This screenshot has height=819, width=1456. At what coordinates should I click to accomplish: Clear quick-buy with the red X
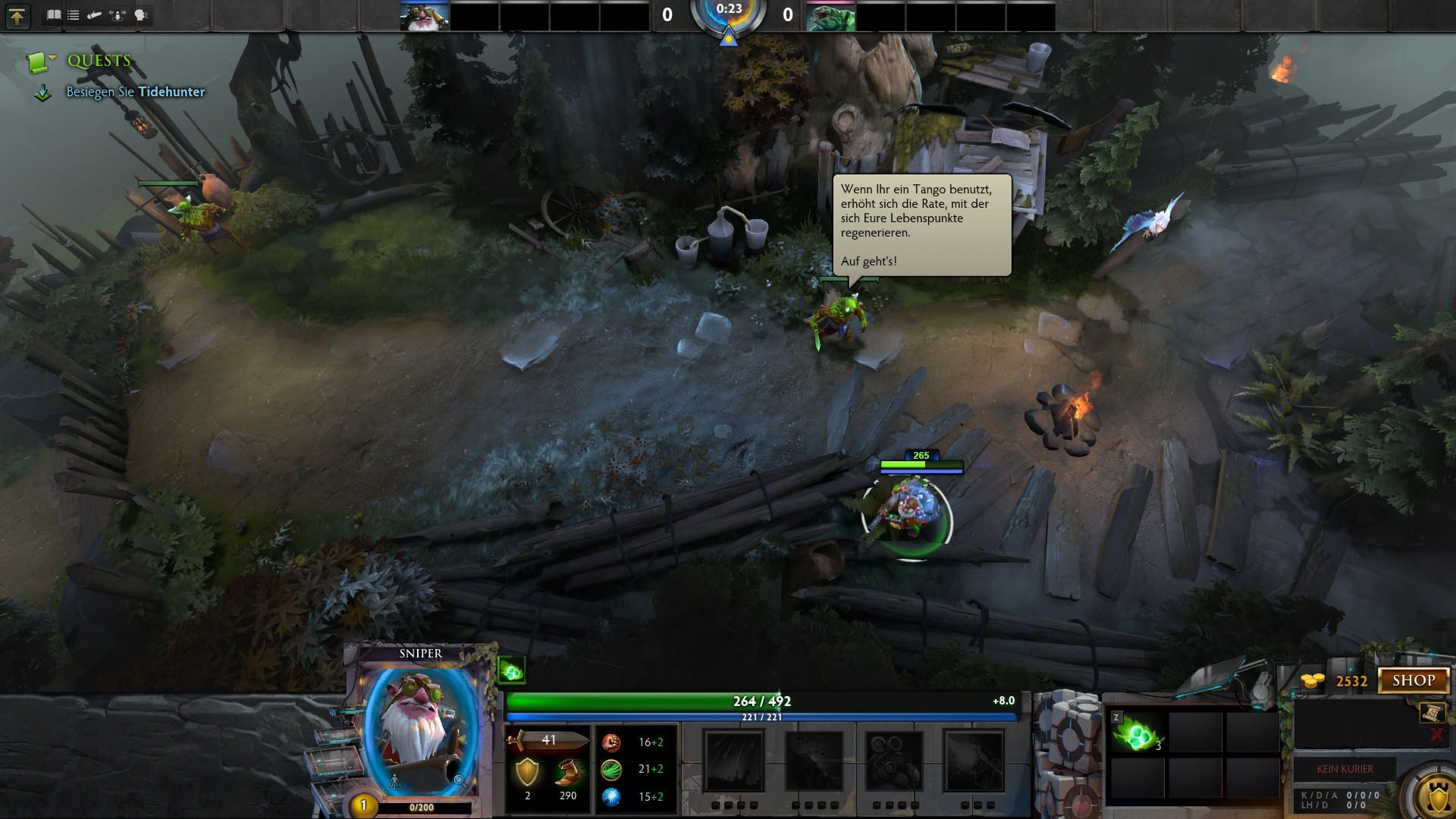tap(1436, 734)
